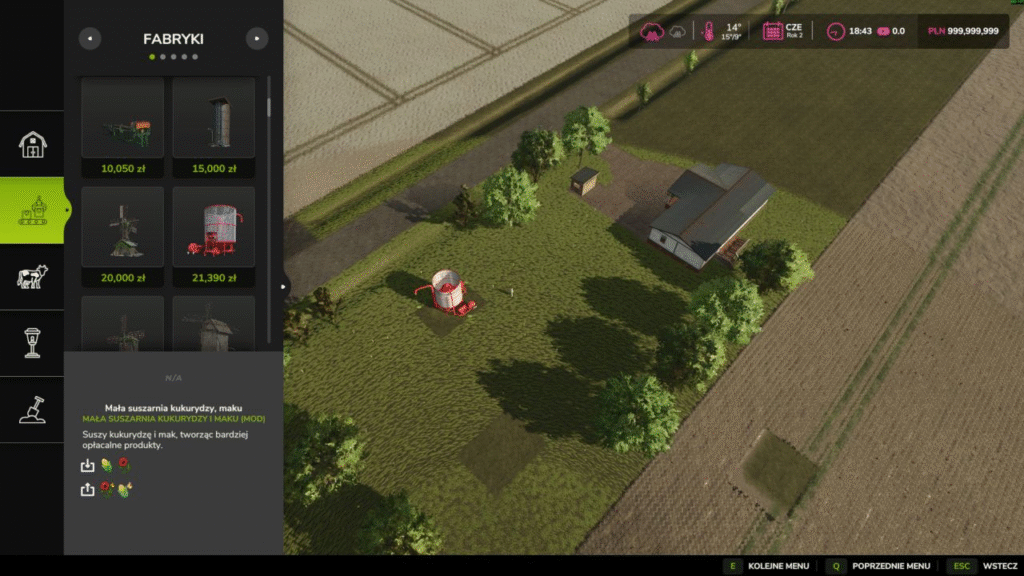
Task: Open the barn buildings category tab
Action: [x=32, y=144]
